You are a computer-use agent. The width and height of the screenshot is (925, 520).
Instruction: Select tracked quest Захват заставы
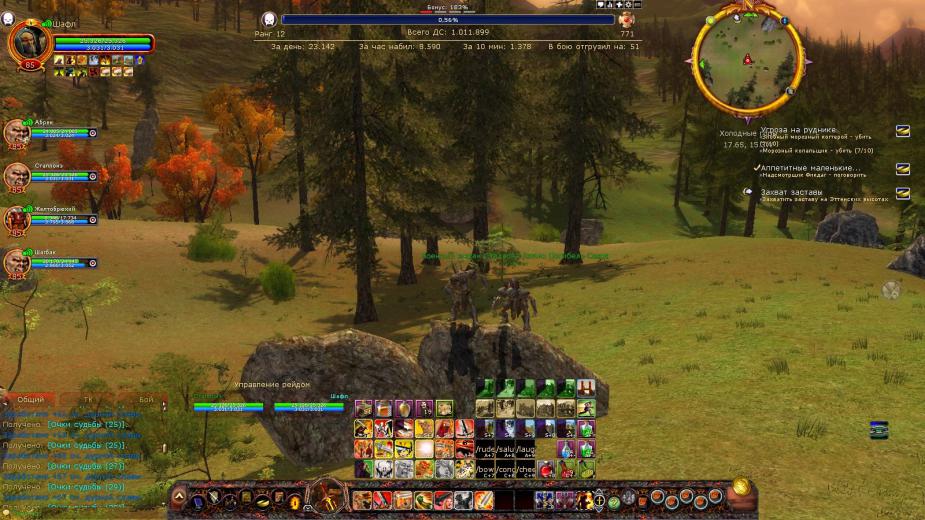tap(791, 192)
